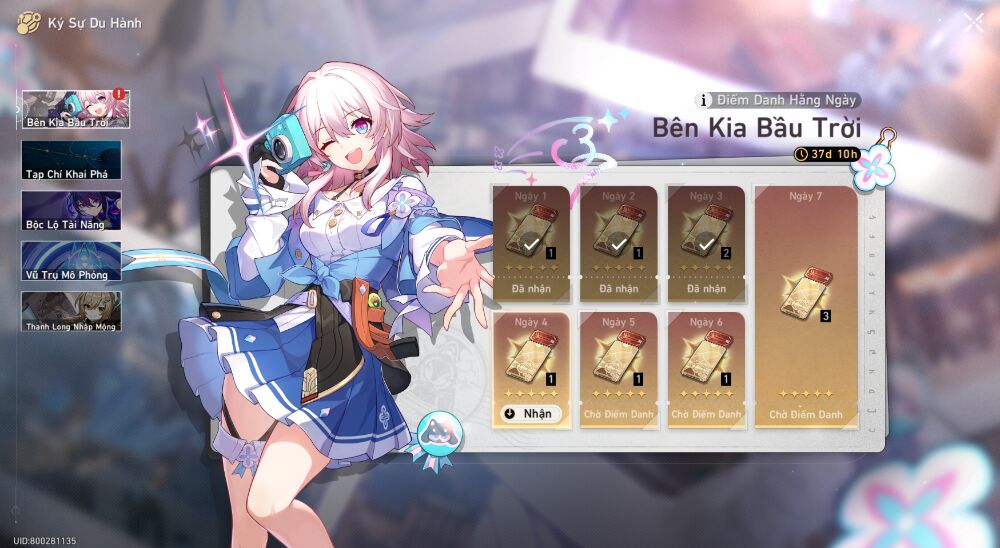
Task: Show the Thanh Long Nhập Mộng tab
Action: (71, 311)
